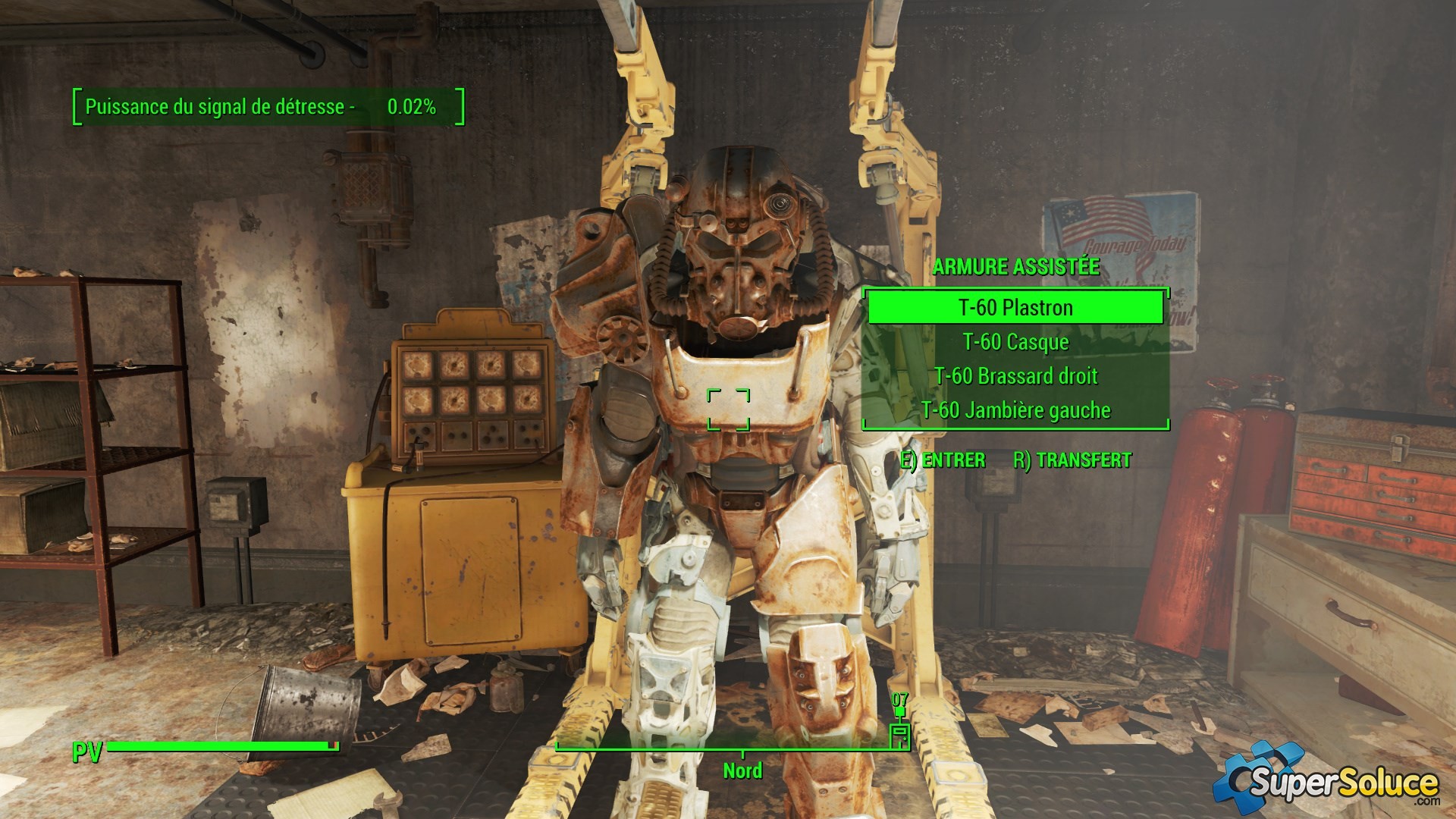Select the T-60 Plastron entry
Viewport: 1456px width, 819px height.
[1015, 308]
